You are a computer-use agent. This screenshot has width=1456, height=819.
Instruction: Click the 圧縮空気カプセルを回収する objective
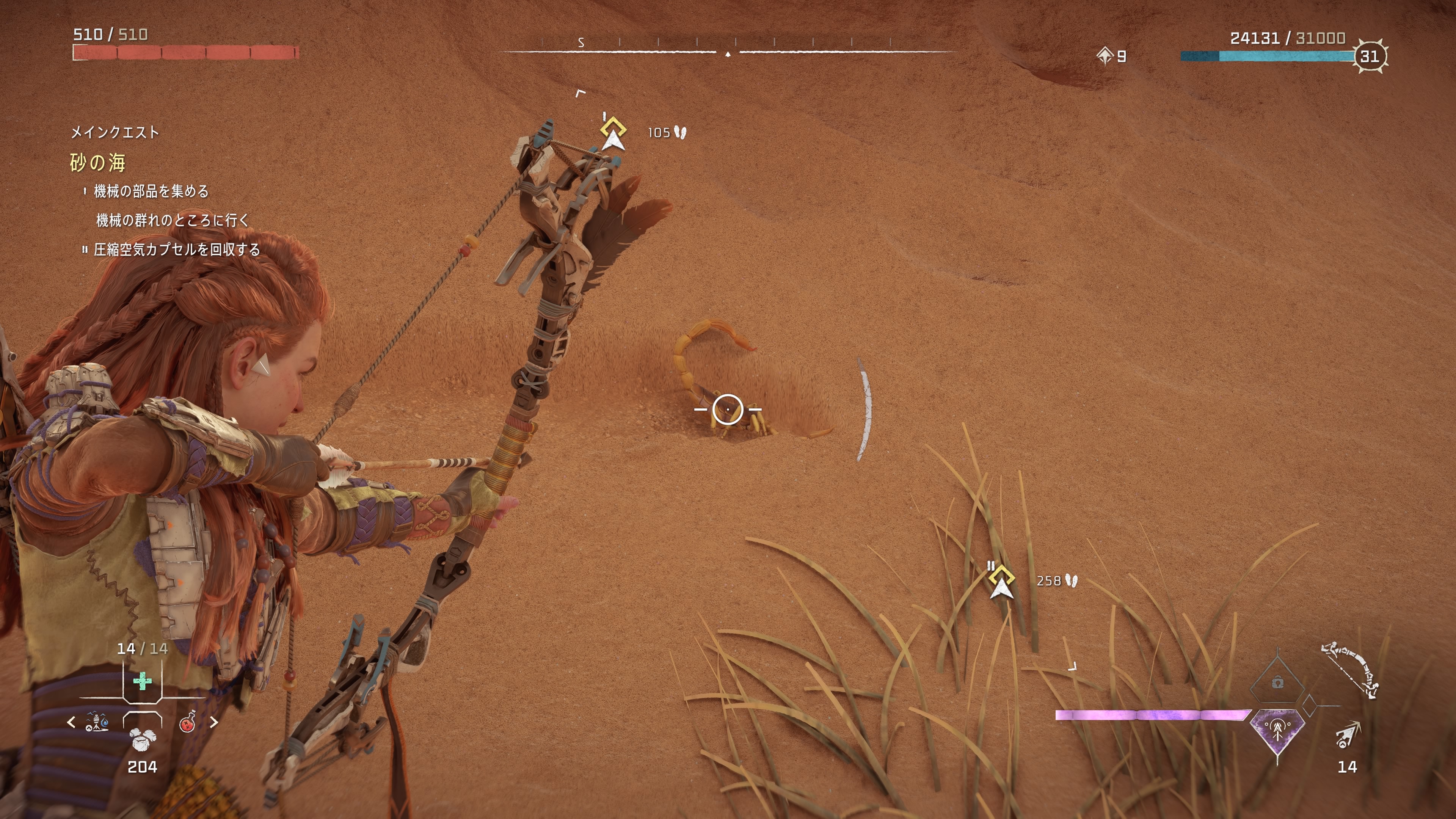point(176,249)
